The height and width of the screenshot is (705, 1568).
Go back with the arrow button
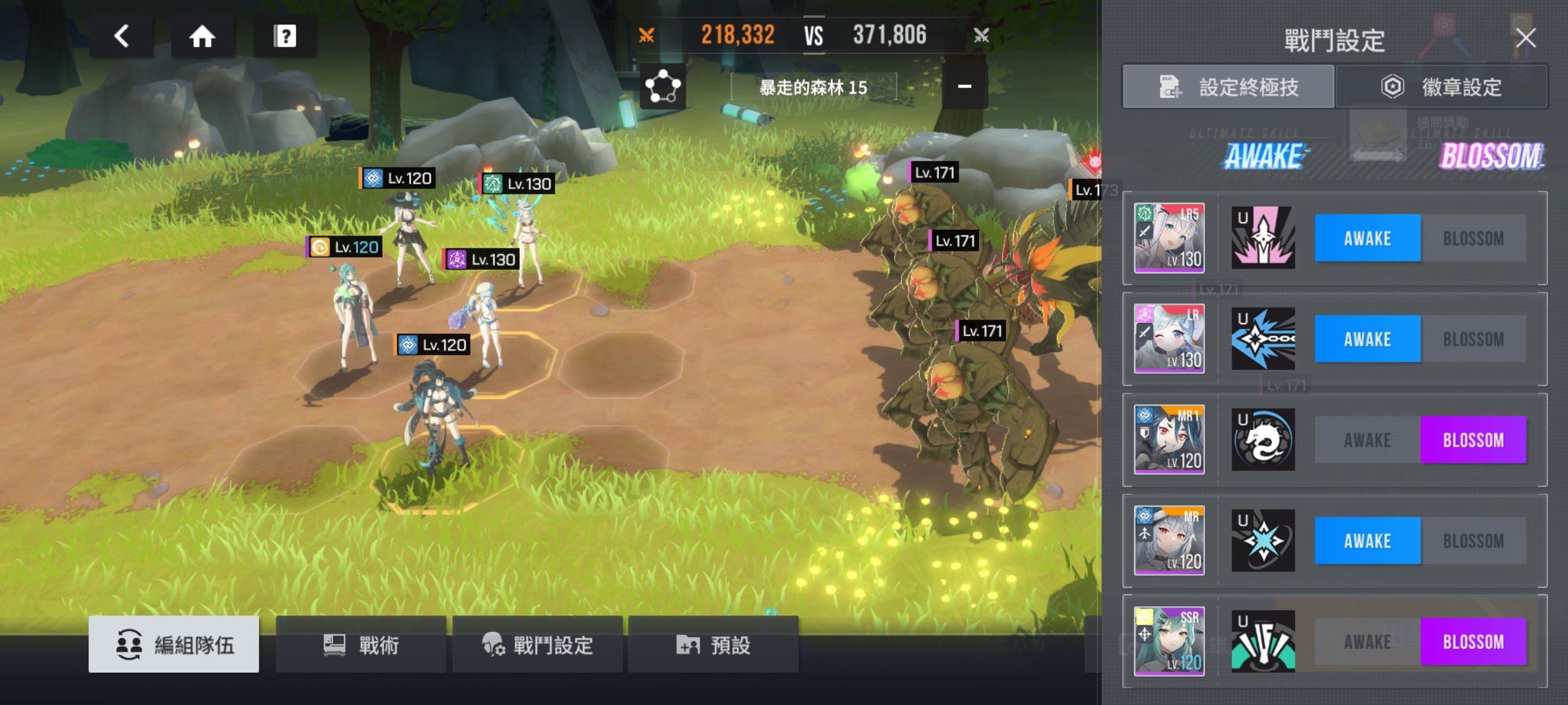(x=121, y=36)
